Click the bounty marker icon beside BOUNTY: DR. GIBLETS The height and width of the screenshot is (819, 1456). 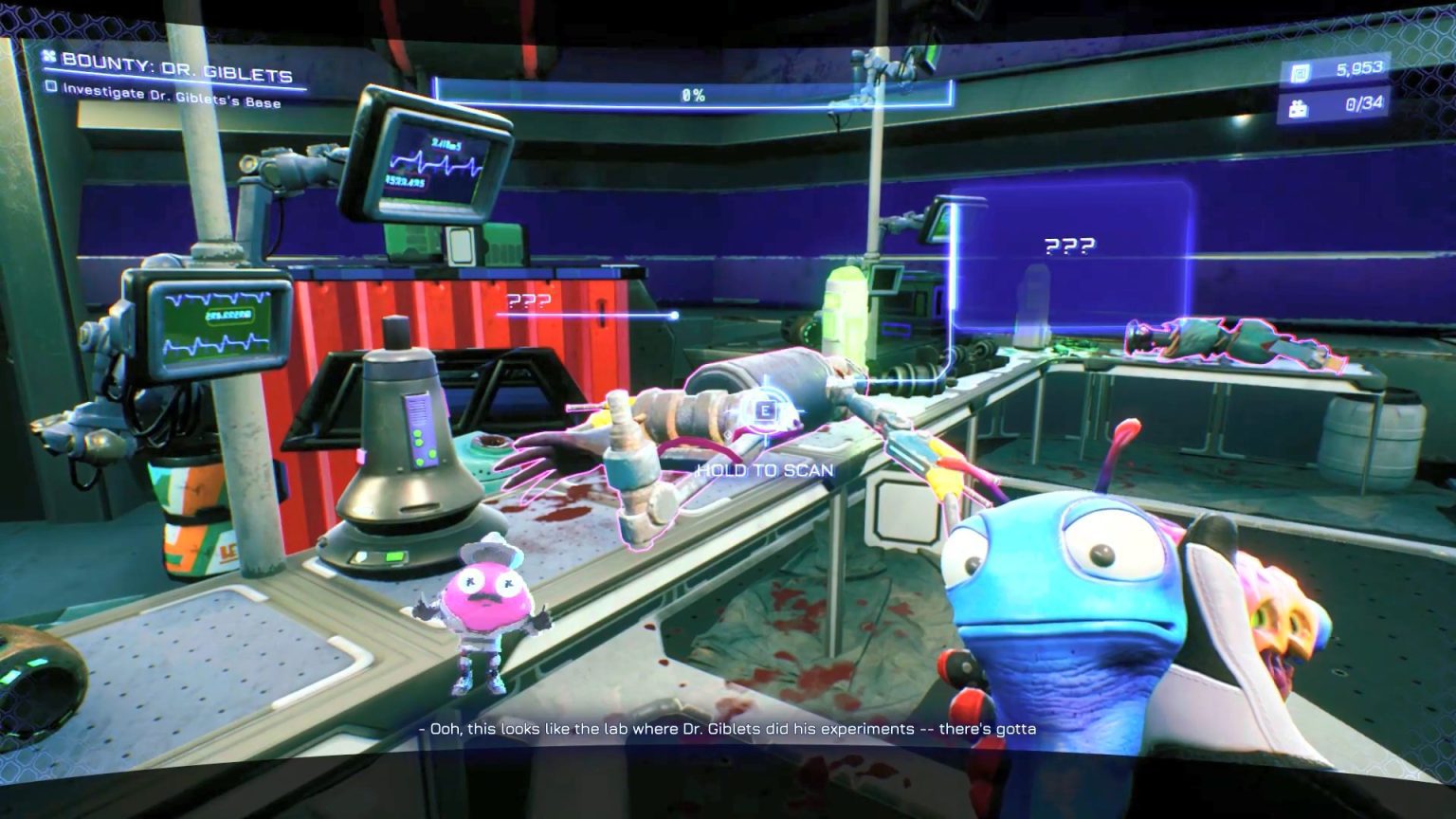click(x=46, y=57)
